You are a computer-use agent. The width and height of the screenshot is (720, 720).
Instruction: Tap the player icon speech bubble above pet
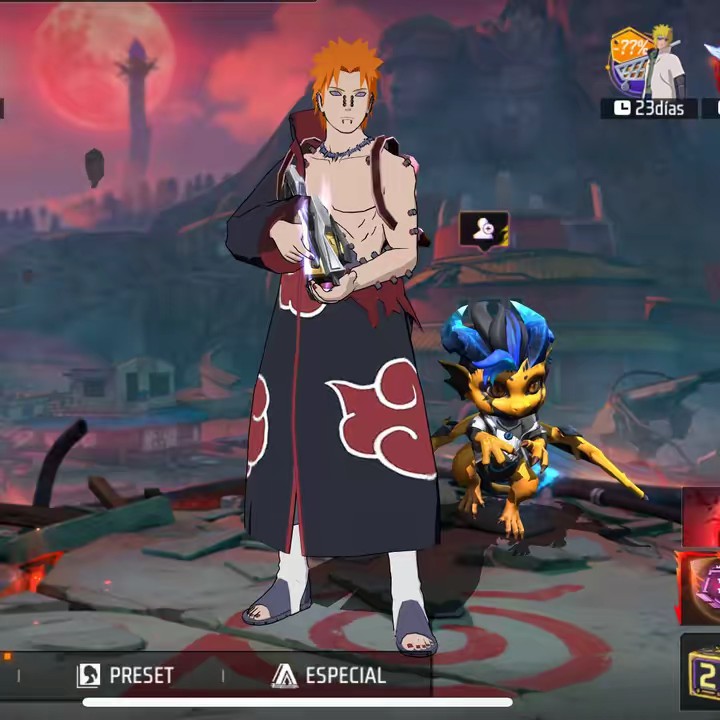[484, 230]
